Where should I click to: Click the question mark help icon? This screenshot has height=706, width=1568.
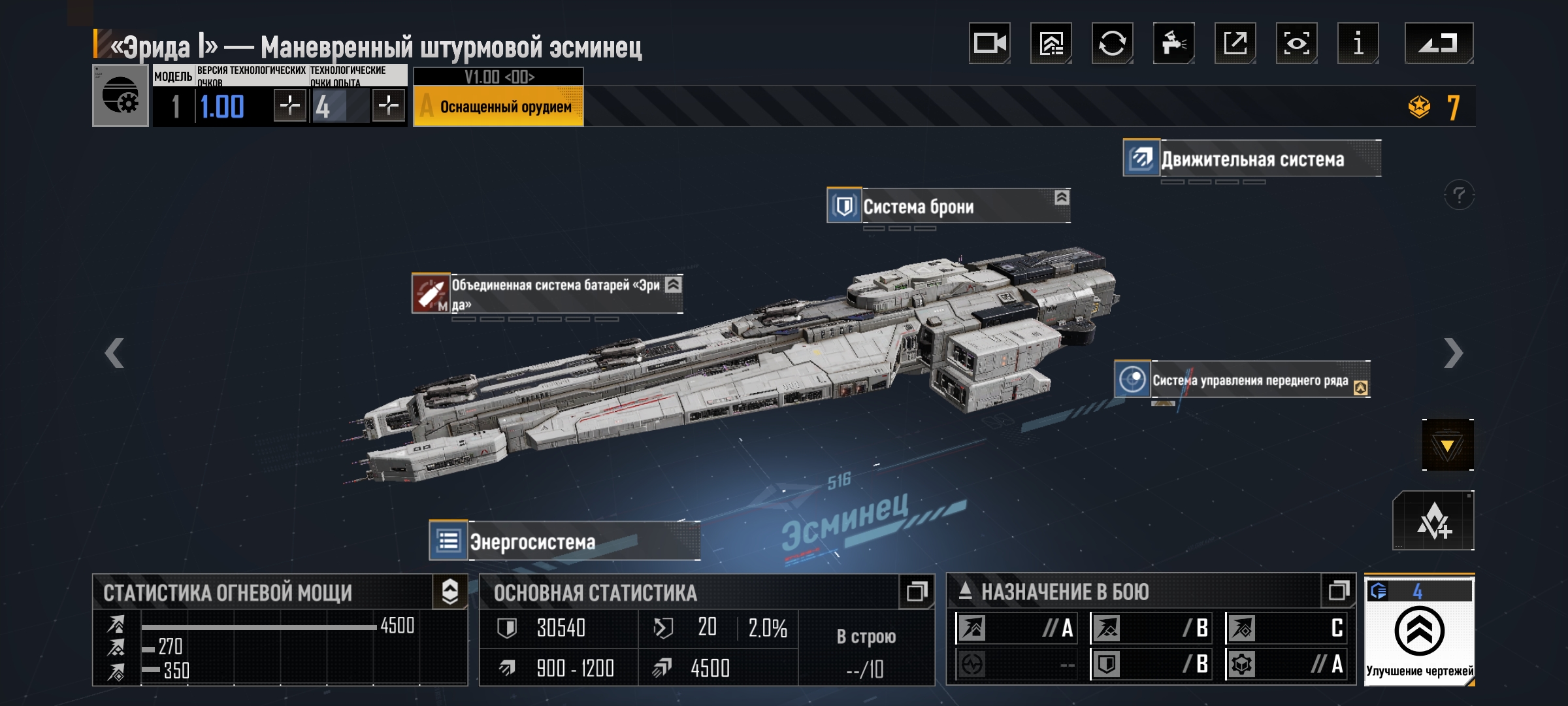[1459, 195]
